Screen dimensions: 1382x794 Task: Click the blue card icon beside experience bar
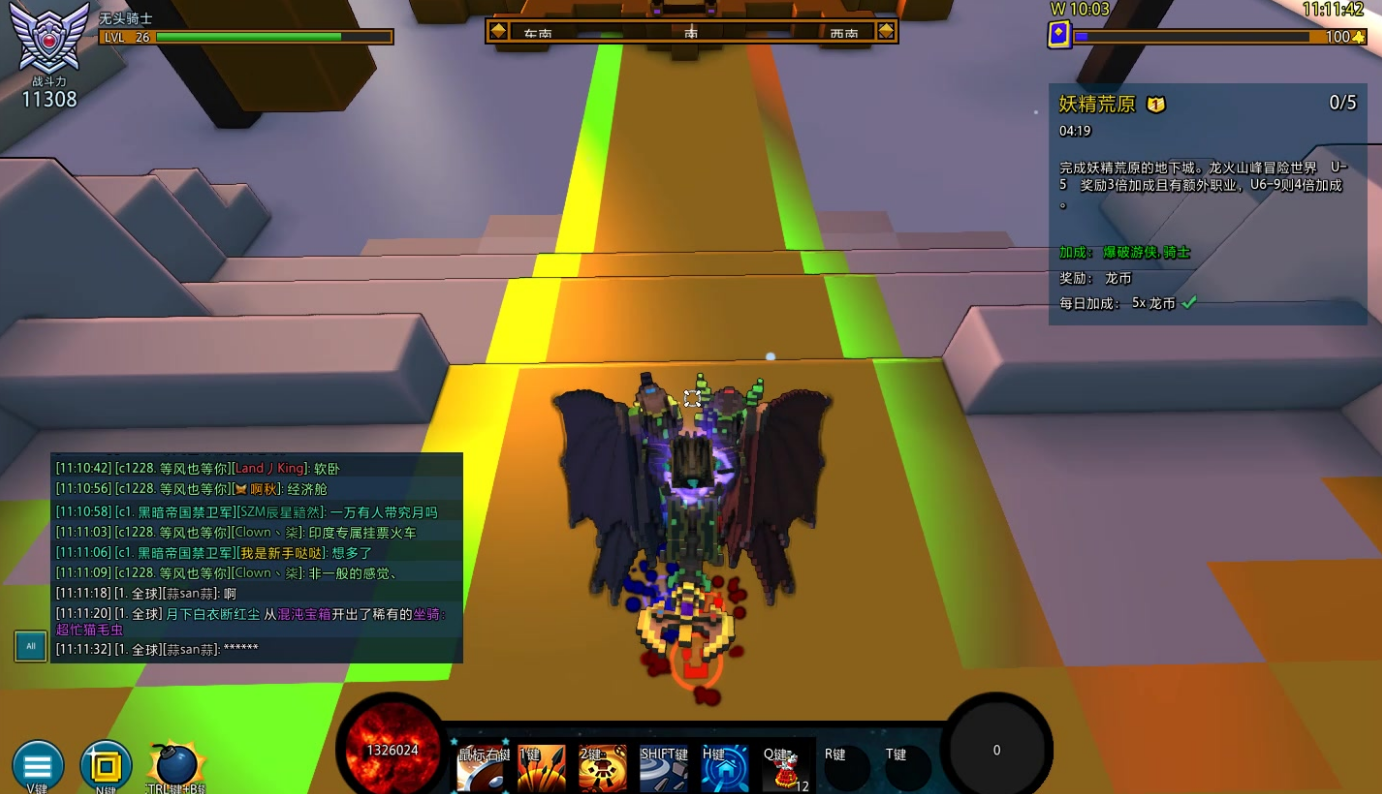click(1059, 36)
